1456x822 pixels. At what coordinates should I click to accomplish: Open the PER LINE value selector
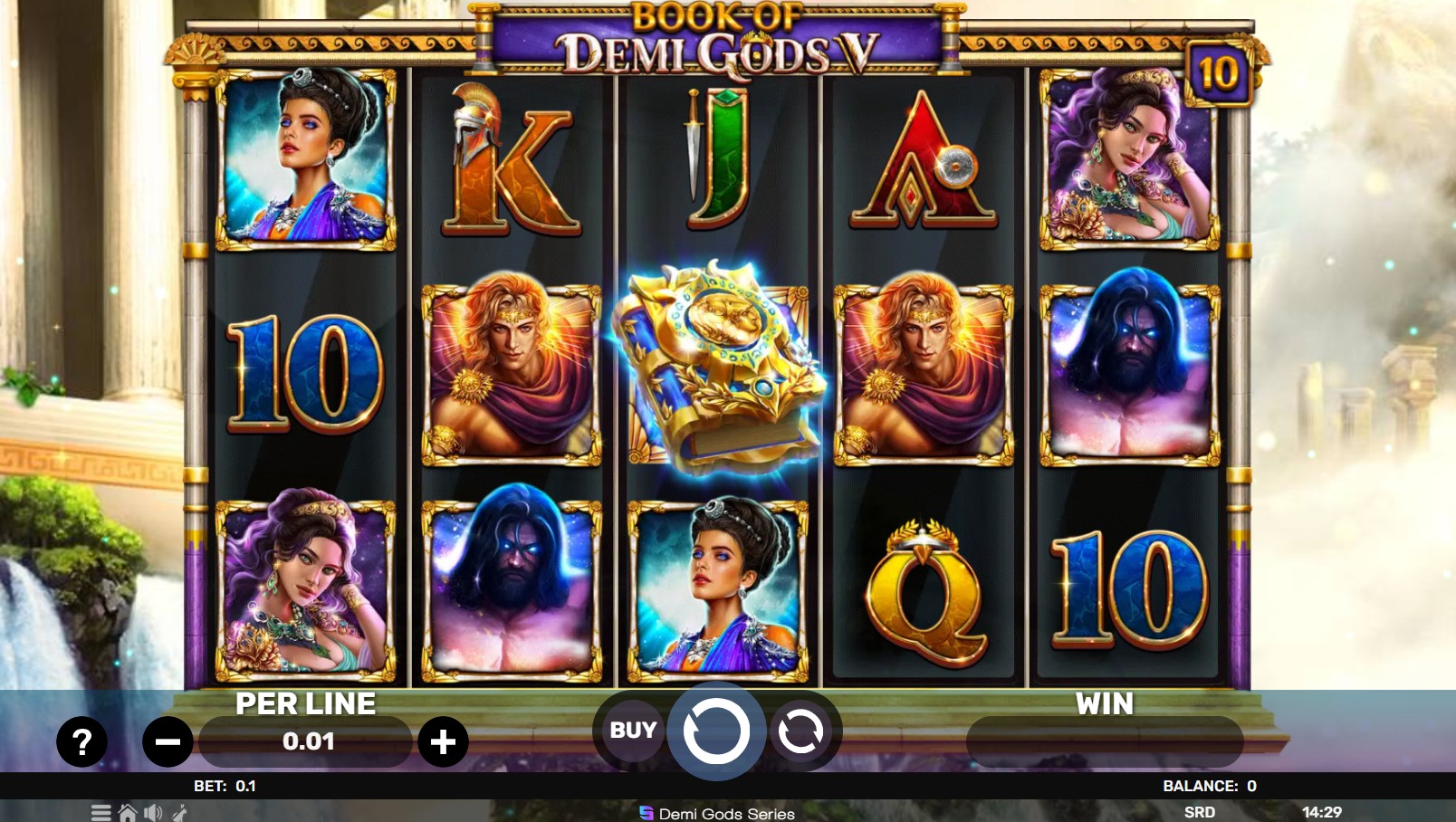click(305, 742)
